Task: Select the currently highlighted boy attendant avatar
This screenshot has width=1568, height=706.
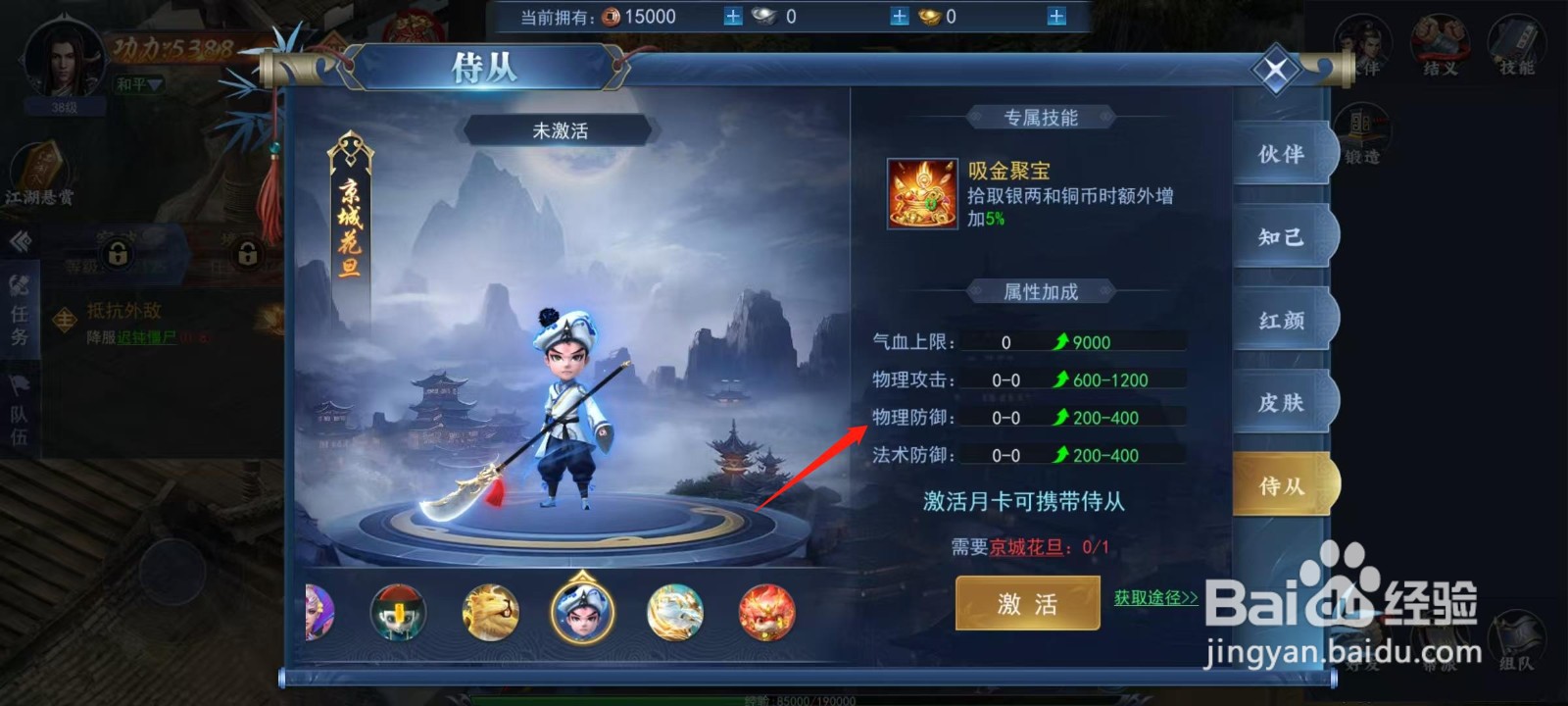Action: 583,613
